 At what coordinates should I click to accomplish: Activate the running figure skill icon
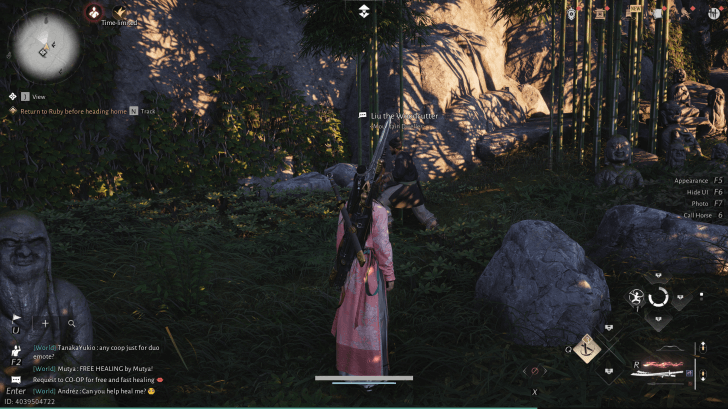pos(637,297)
